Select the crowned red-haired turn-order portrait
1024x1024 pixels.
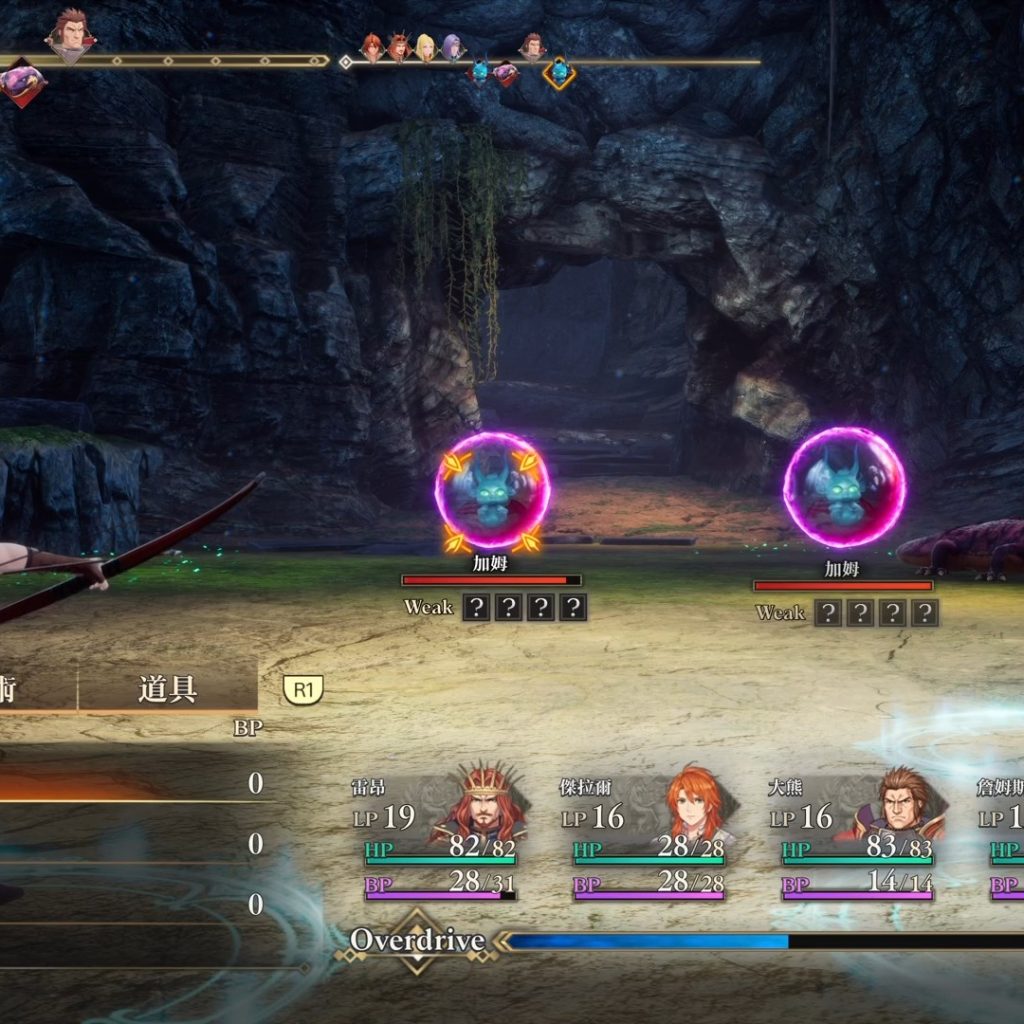(x=399, y=47)
